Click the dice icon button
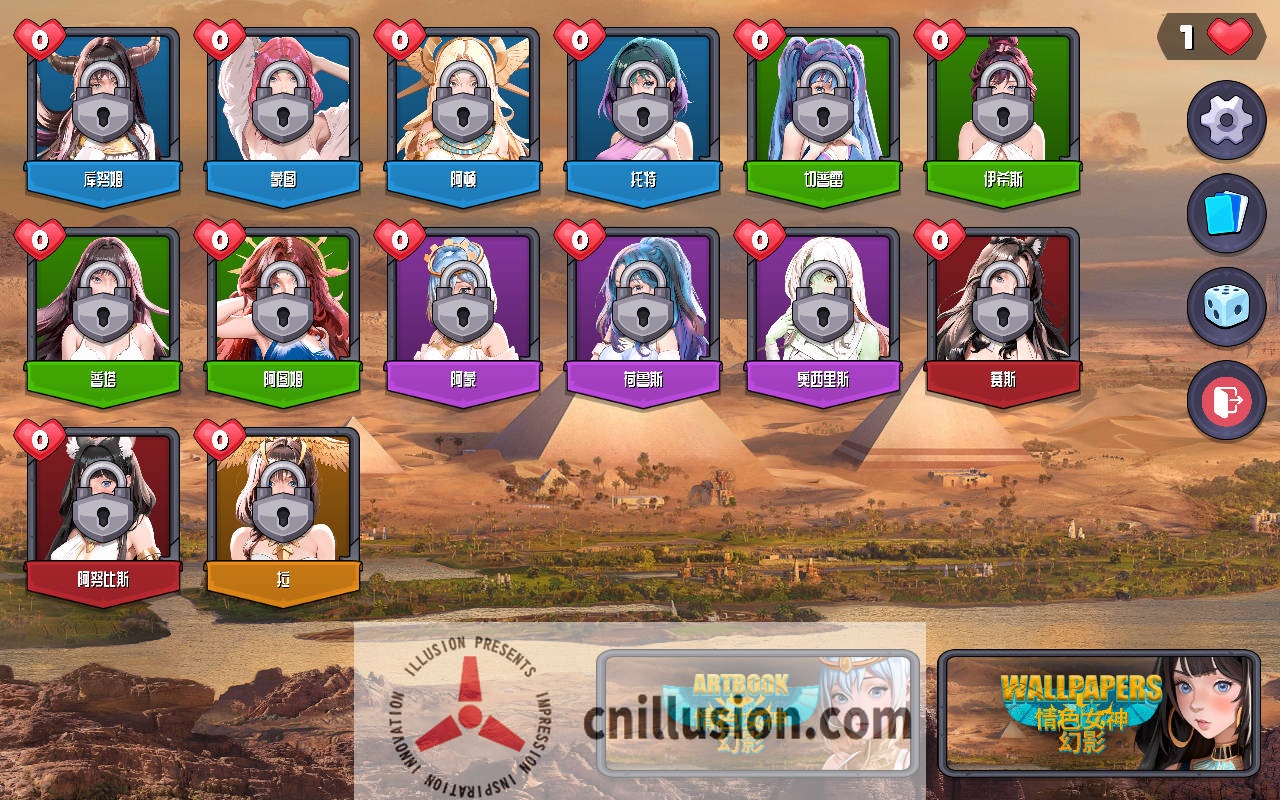Image resolution: width=1280 pixels, height=800 pixels. [1226, 306]
